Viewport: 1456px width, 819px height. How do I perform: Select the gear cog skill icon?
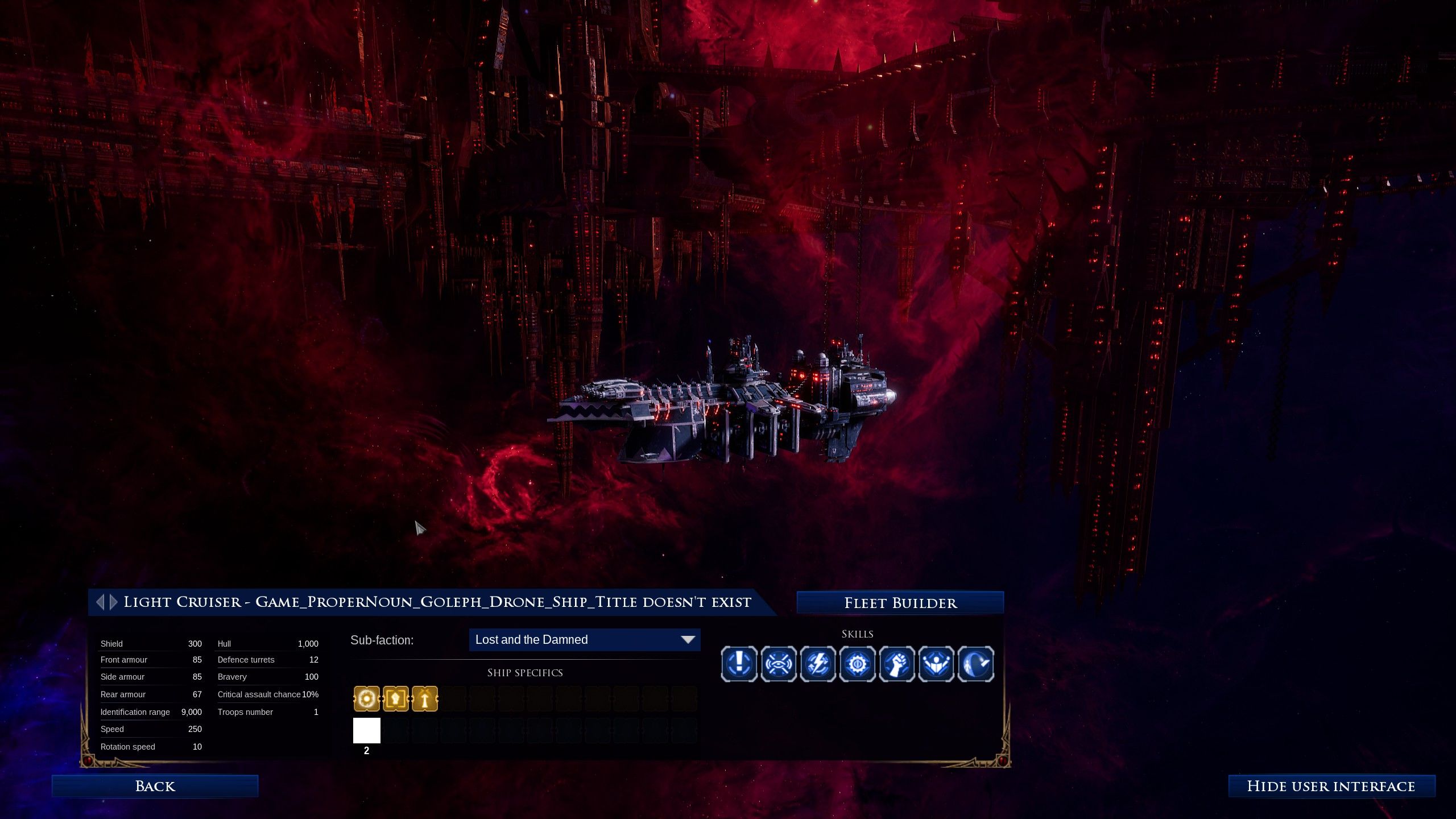pos(858,663)
